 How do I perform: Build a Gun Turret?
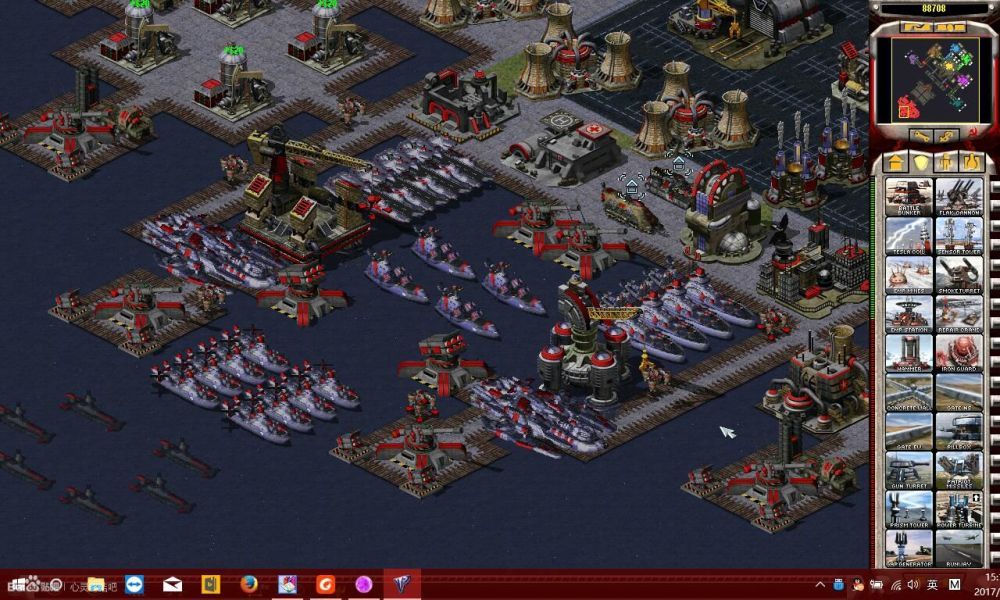tap(909, 470)
